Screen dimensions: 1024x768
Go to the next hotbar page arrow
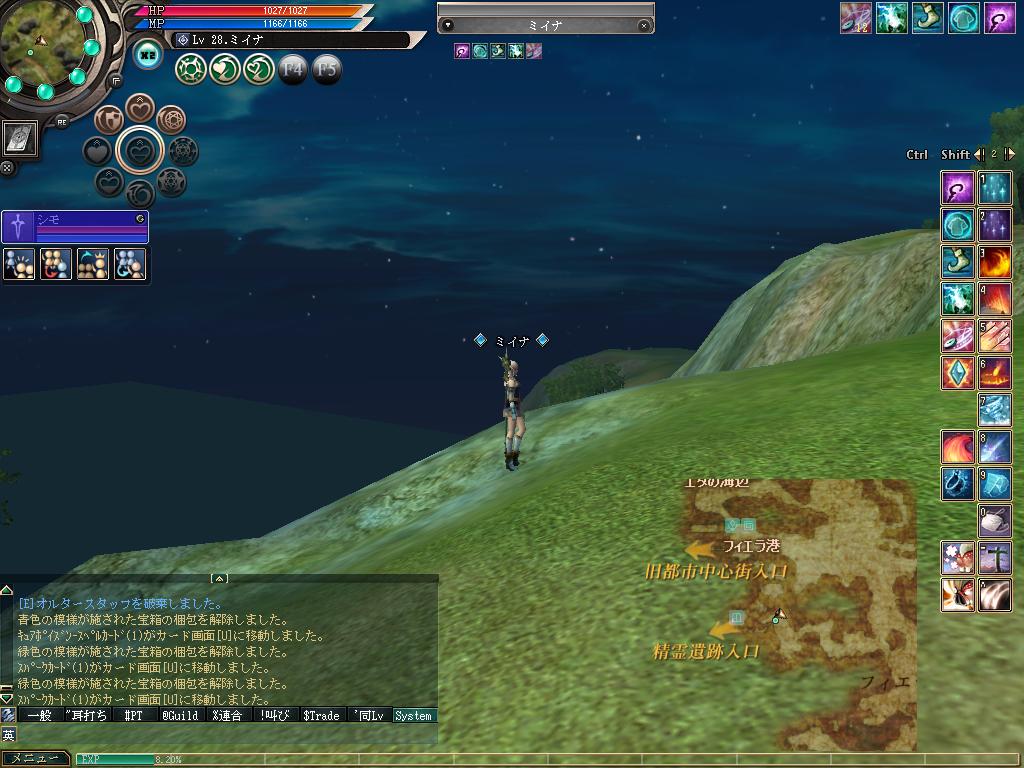pyautogui.click(x=1010, y=154)
